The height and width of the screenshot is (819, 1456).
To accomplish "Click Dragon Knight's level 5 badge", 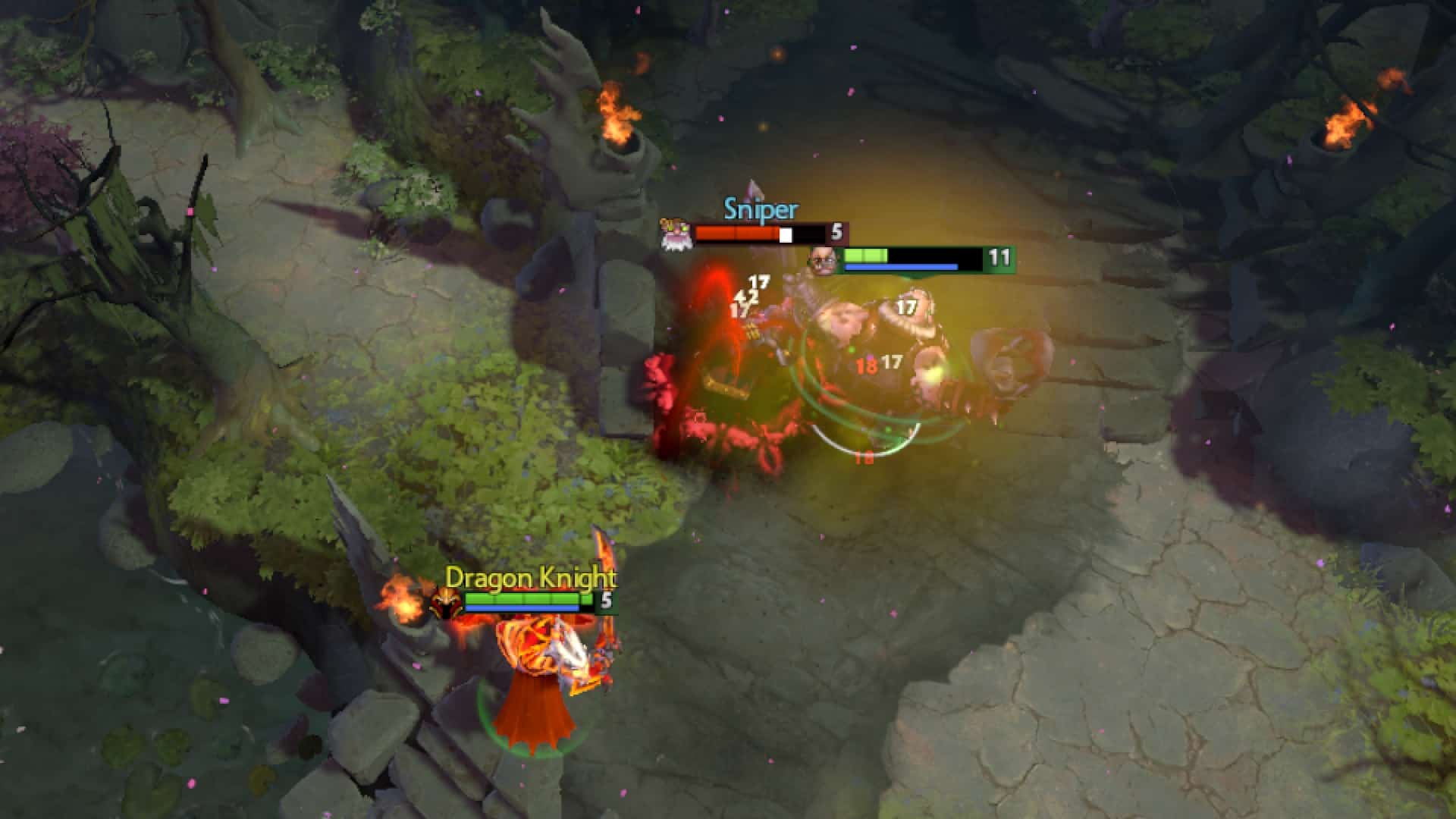I will point(607,599).
